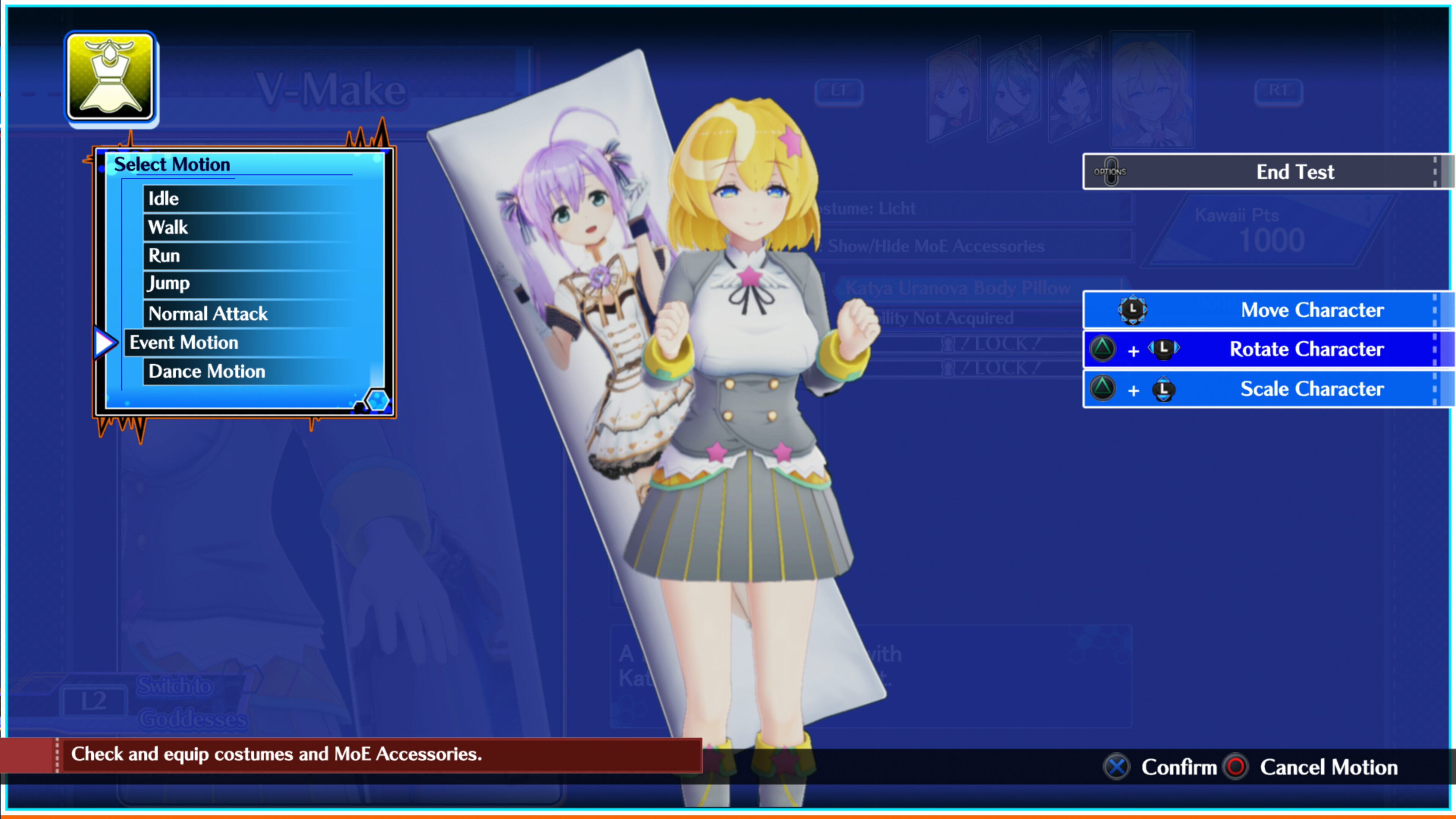Click the L2 button prompt near Switch to Goddesses

point(94,701)
